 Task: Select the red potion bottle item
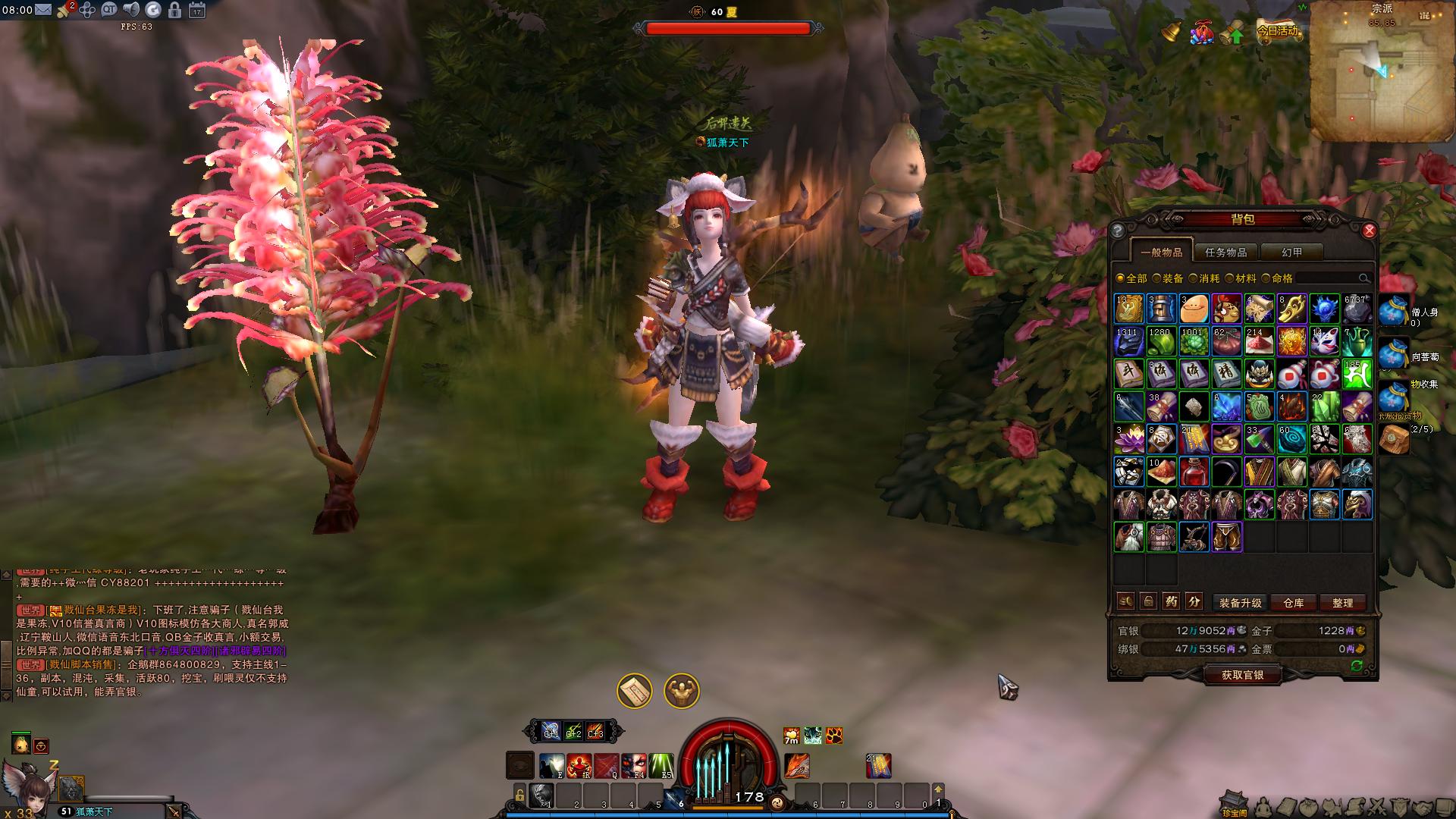pyautogui.click(x=1194, y=472)
